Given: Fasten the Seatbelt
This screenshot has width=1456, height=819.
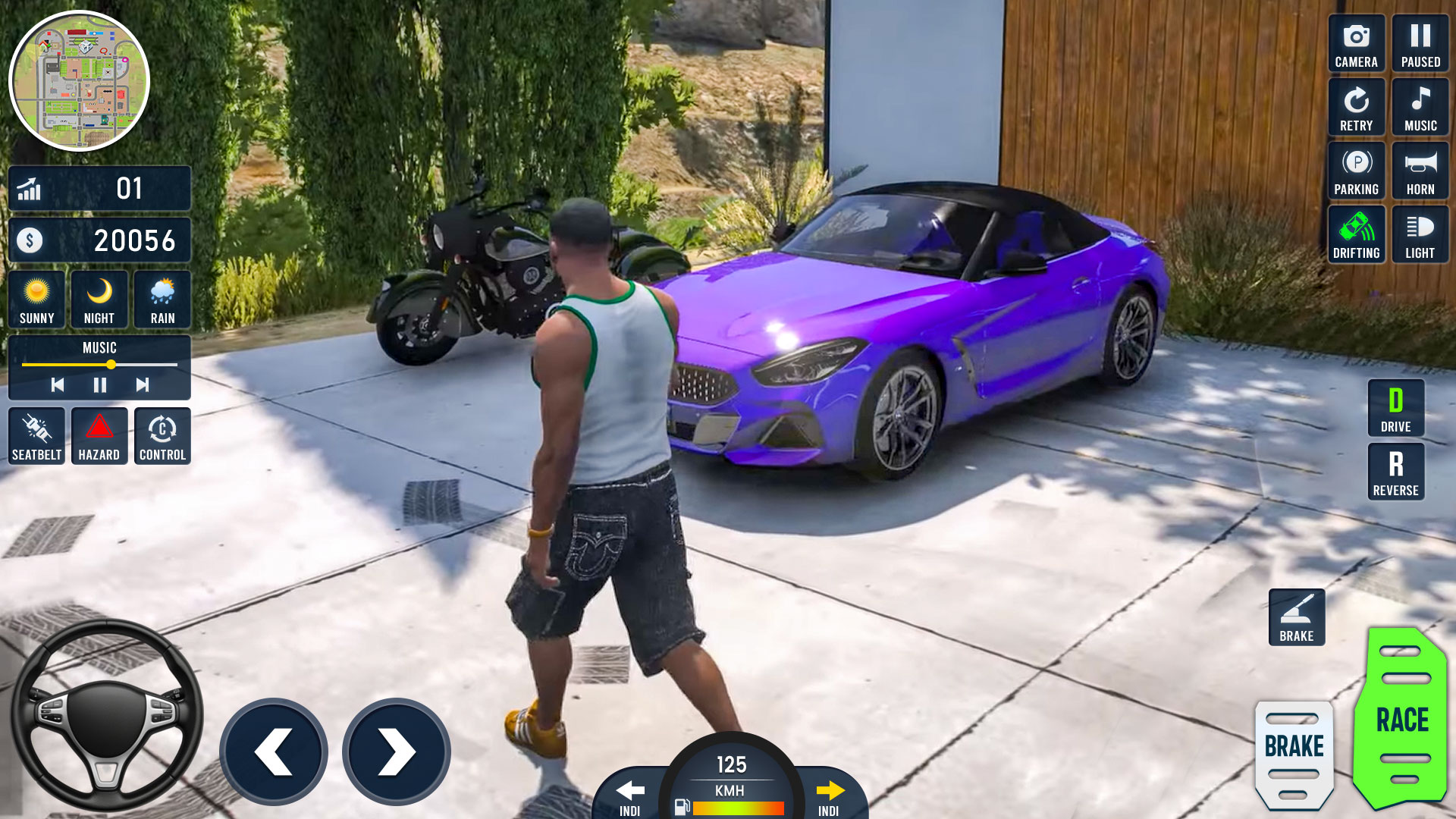Looking at the screenshot, I should [36, 436].
